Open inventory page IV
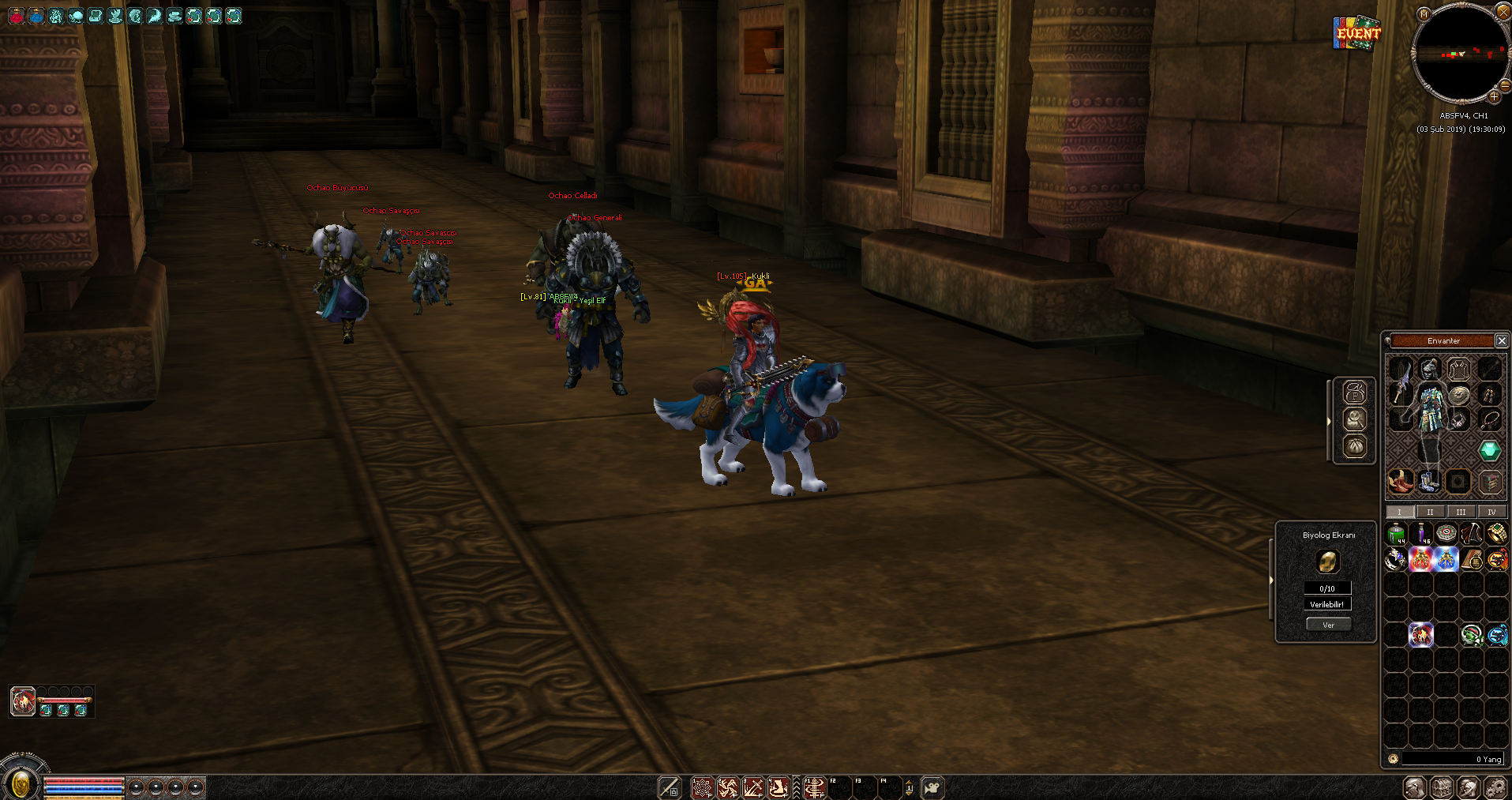 tap(1491, 512)
